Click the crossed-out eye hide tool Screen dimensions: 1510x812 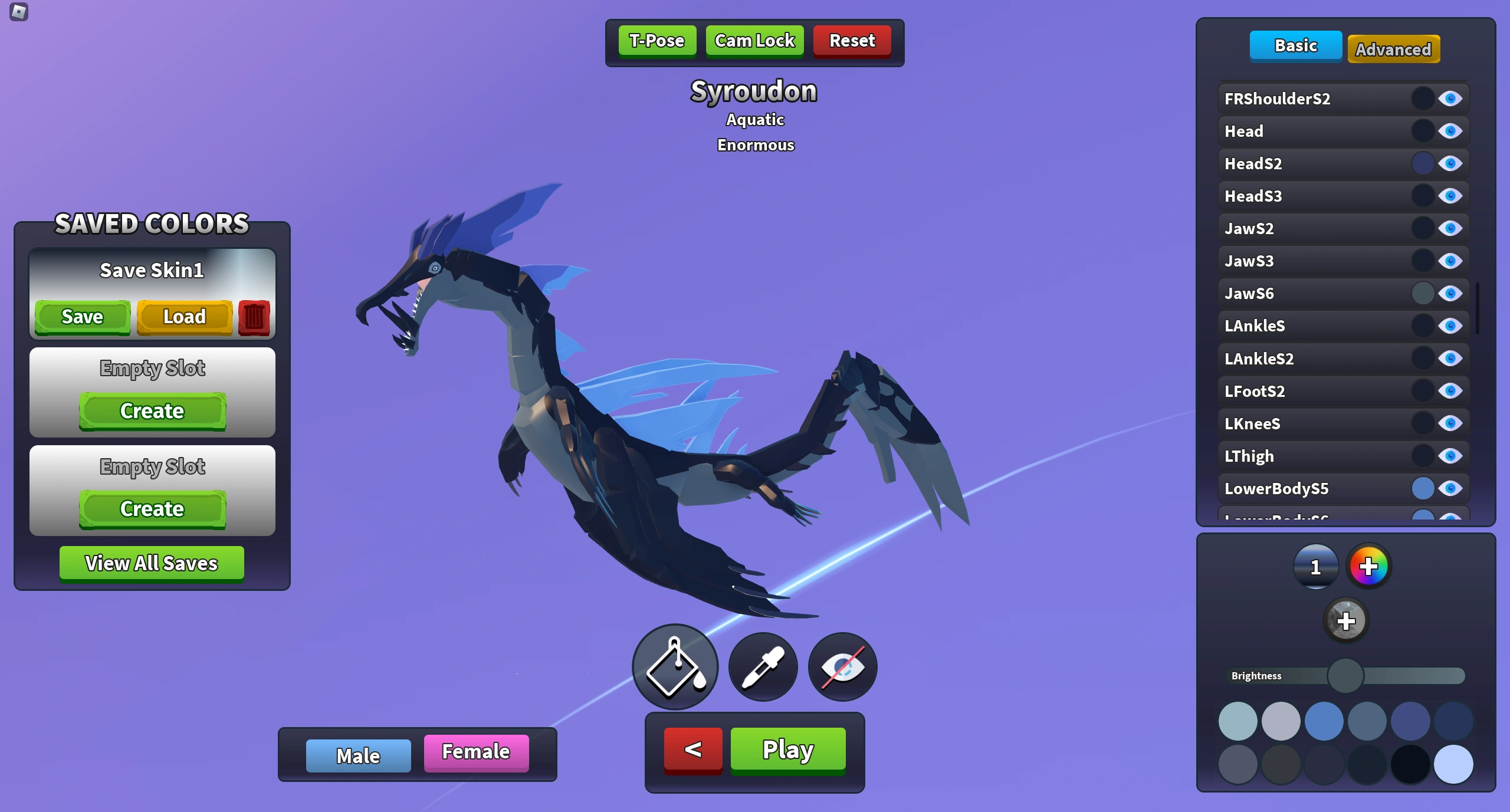click(842, 667)
